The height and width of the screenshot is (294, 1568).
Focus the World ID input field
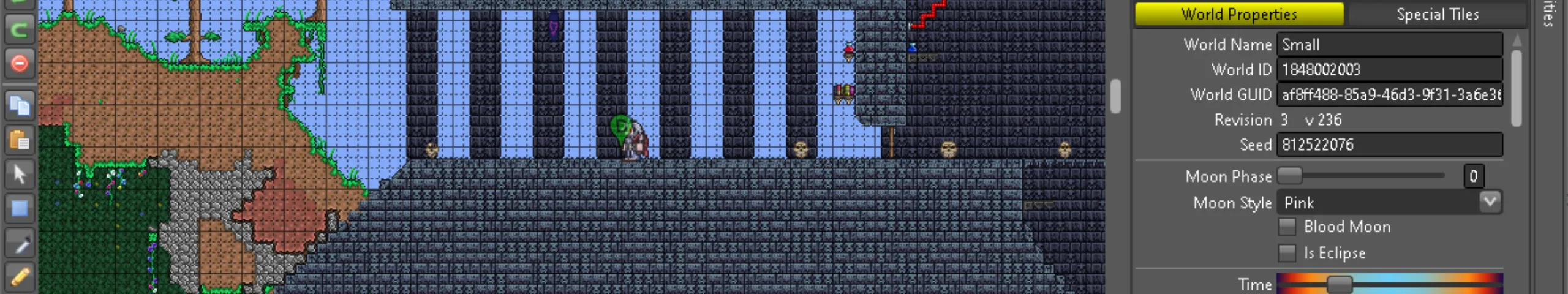[1389, 70]
